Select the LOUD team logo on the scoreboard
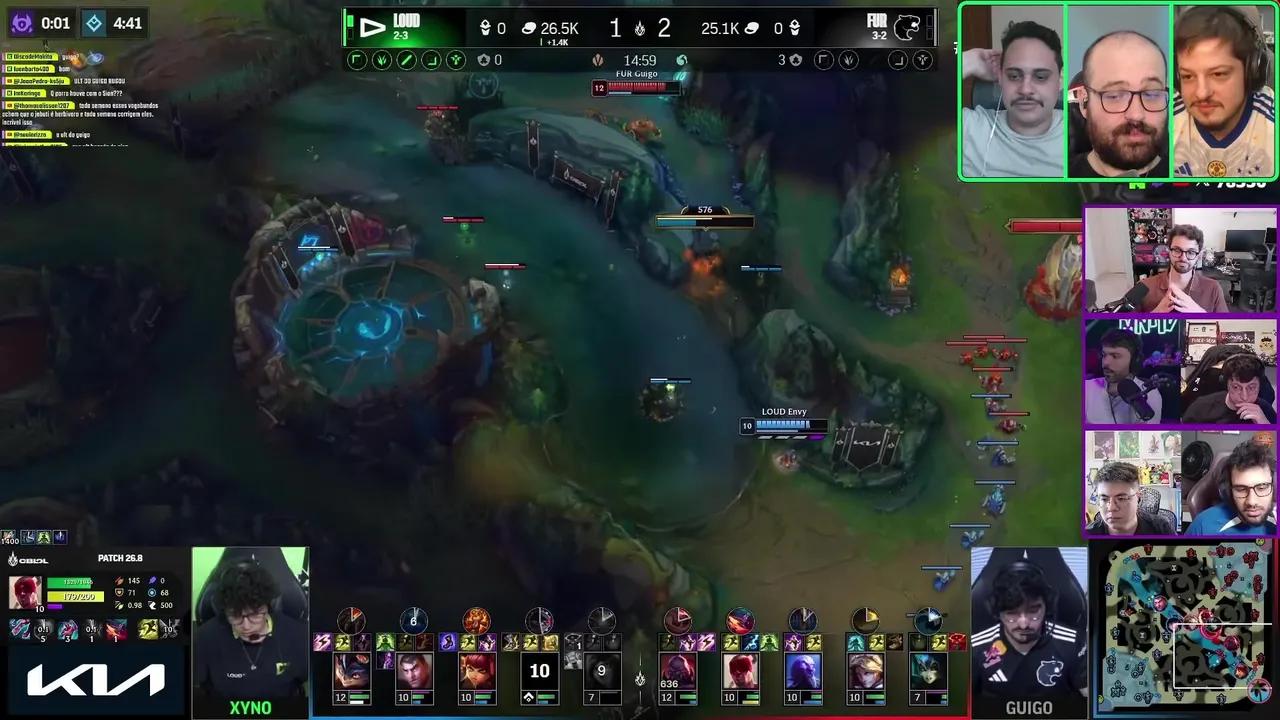This screenshot has height=720, width=1280. [373, 28]
